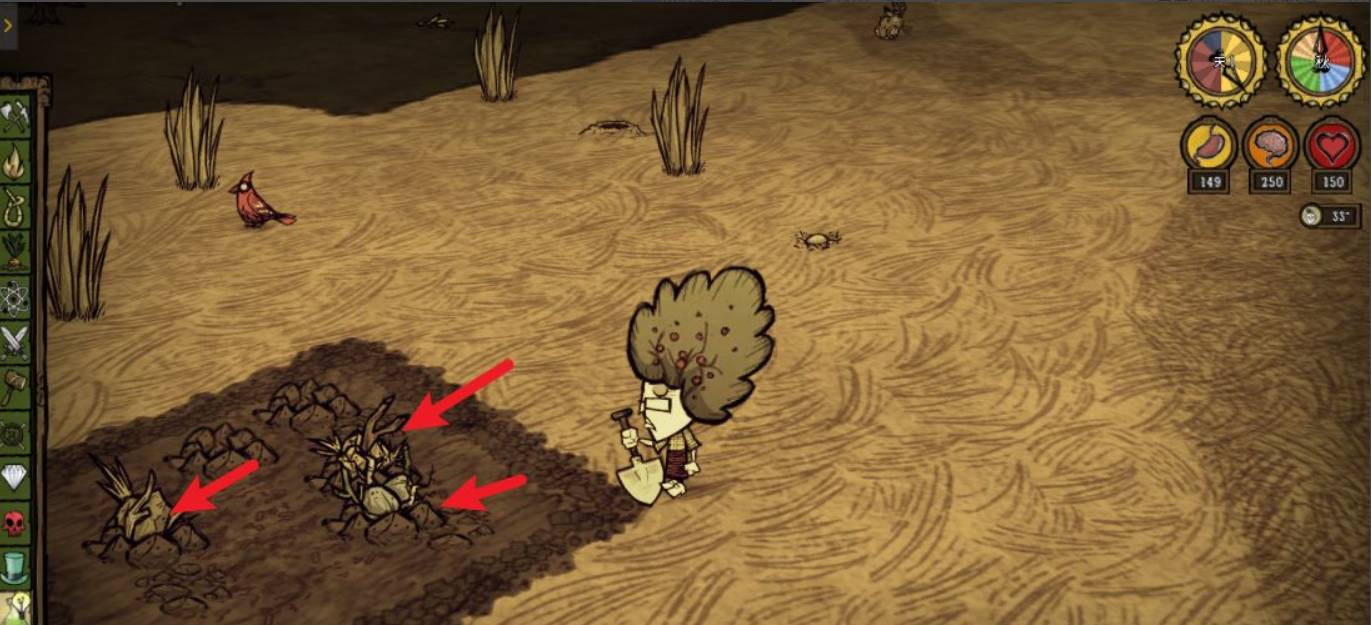Switch to the Food crafting tab (sprout)
Screen dimensions: 1371x625
[14, 251]
